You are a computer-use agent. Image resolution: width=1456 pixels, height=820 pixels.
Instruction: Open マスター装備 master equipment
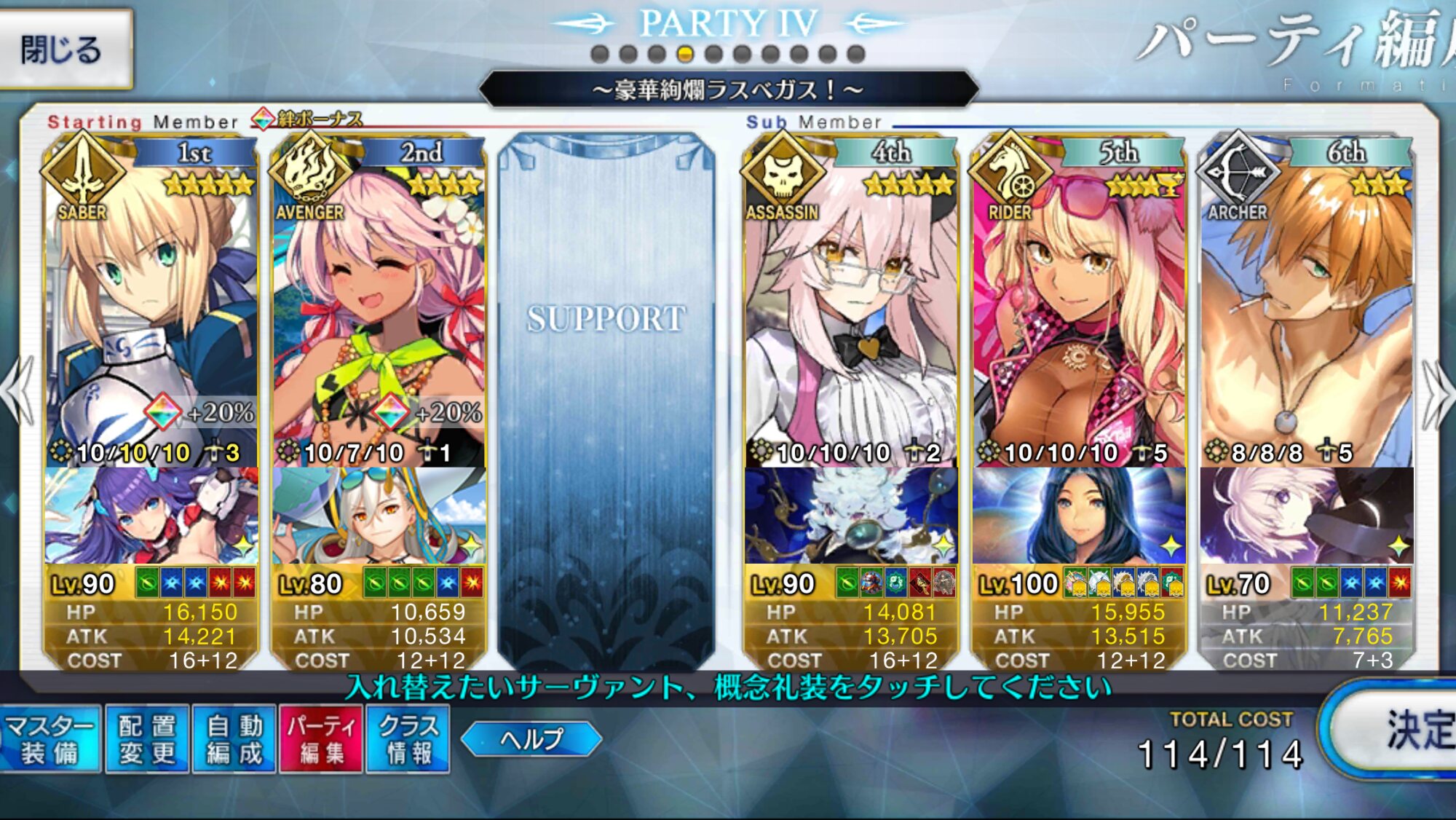tap(50, 739)
